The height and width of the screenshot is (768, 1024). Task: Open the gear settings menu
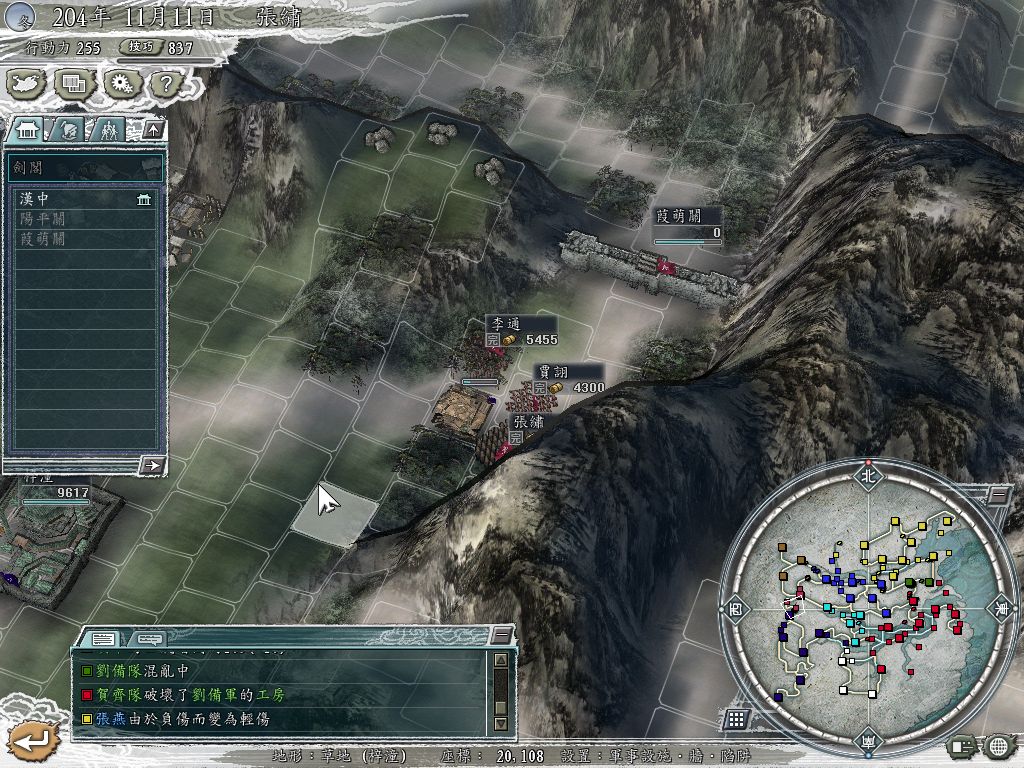119,85
